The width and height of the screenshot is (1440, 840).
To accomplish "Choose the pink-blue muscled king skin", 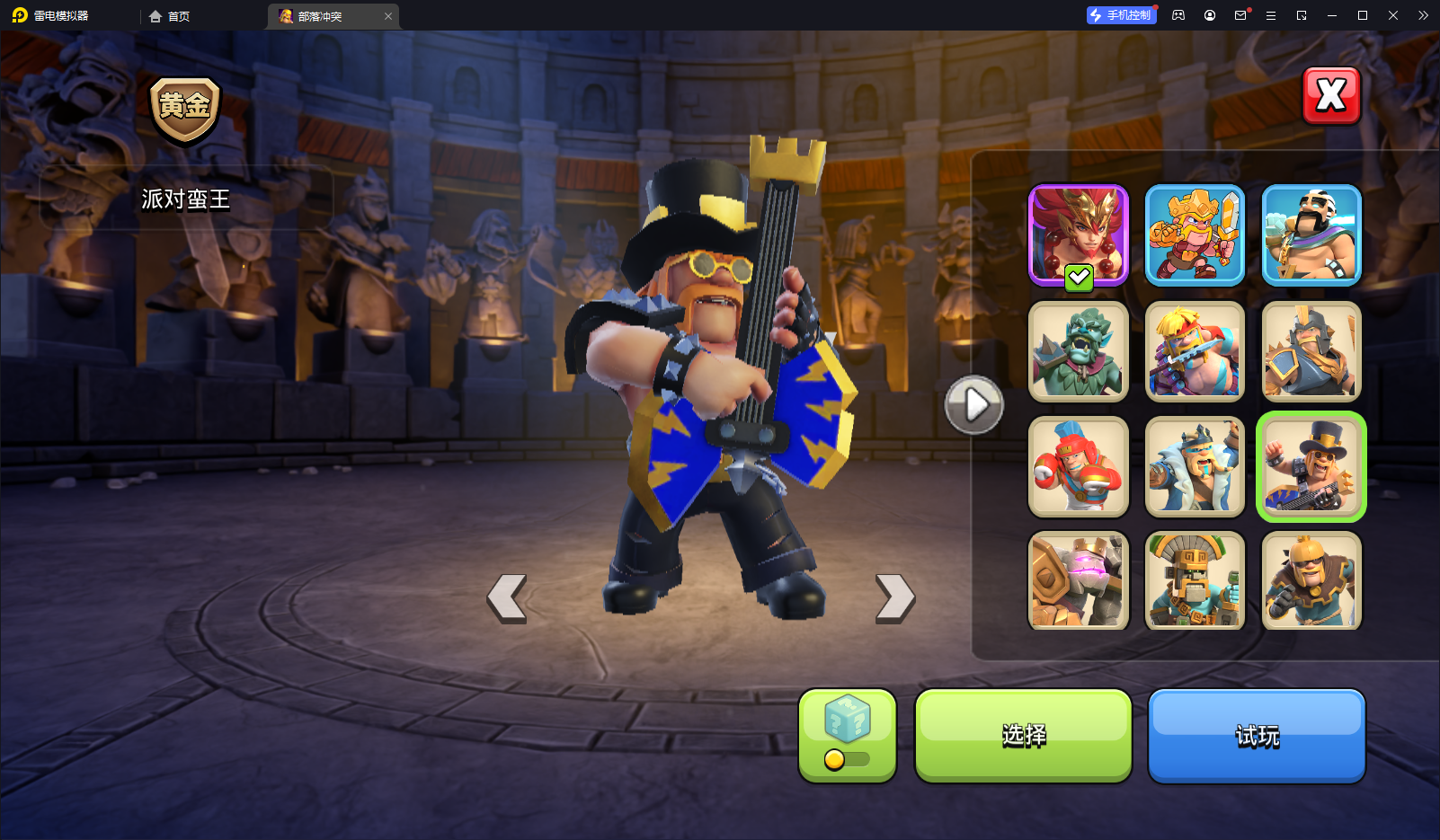I will 1195,351.
